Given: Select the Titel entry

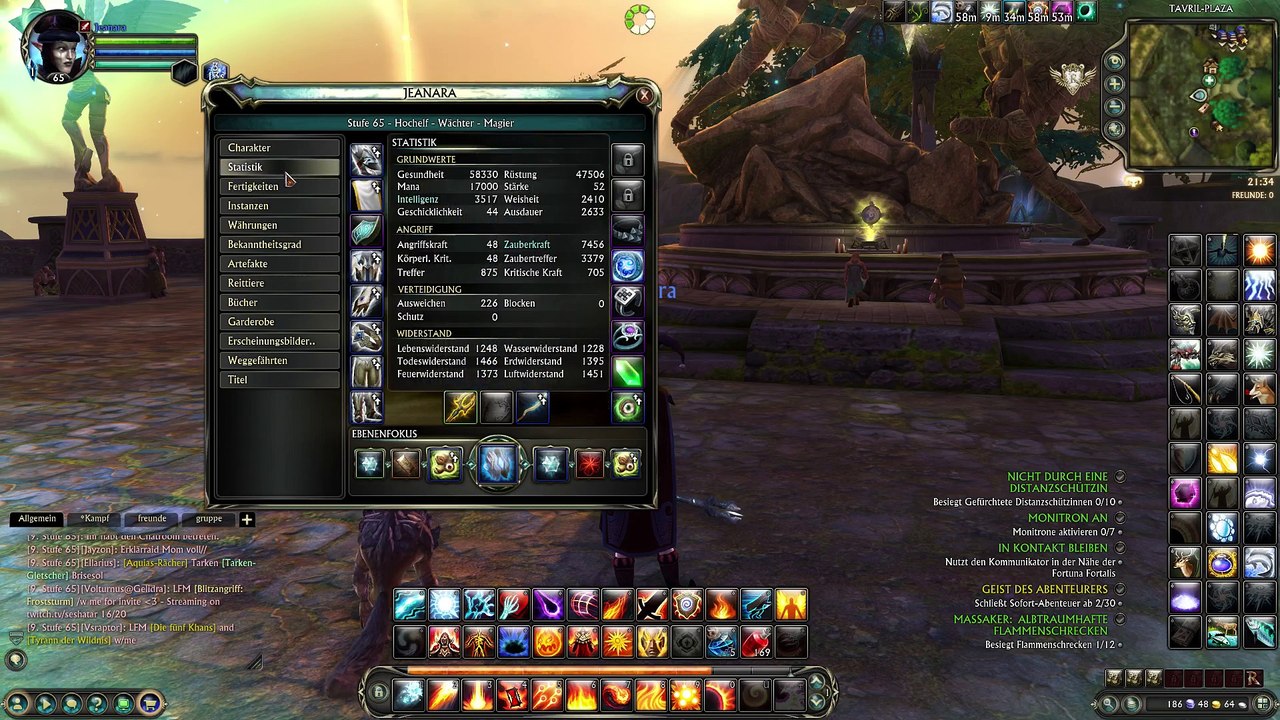Looking at the screenshot, I should [279, 380].
